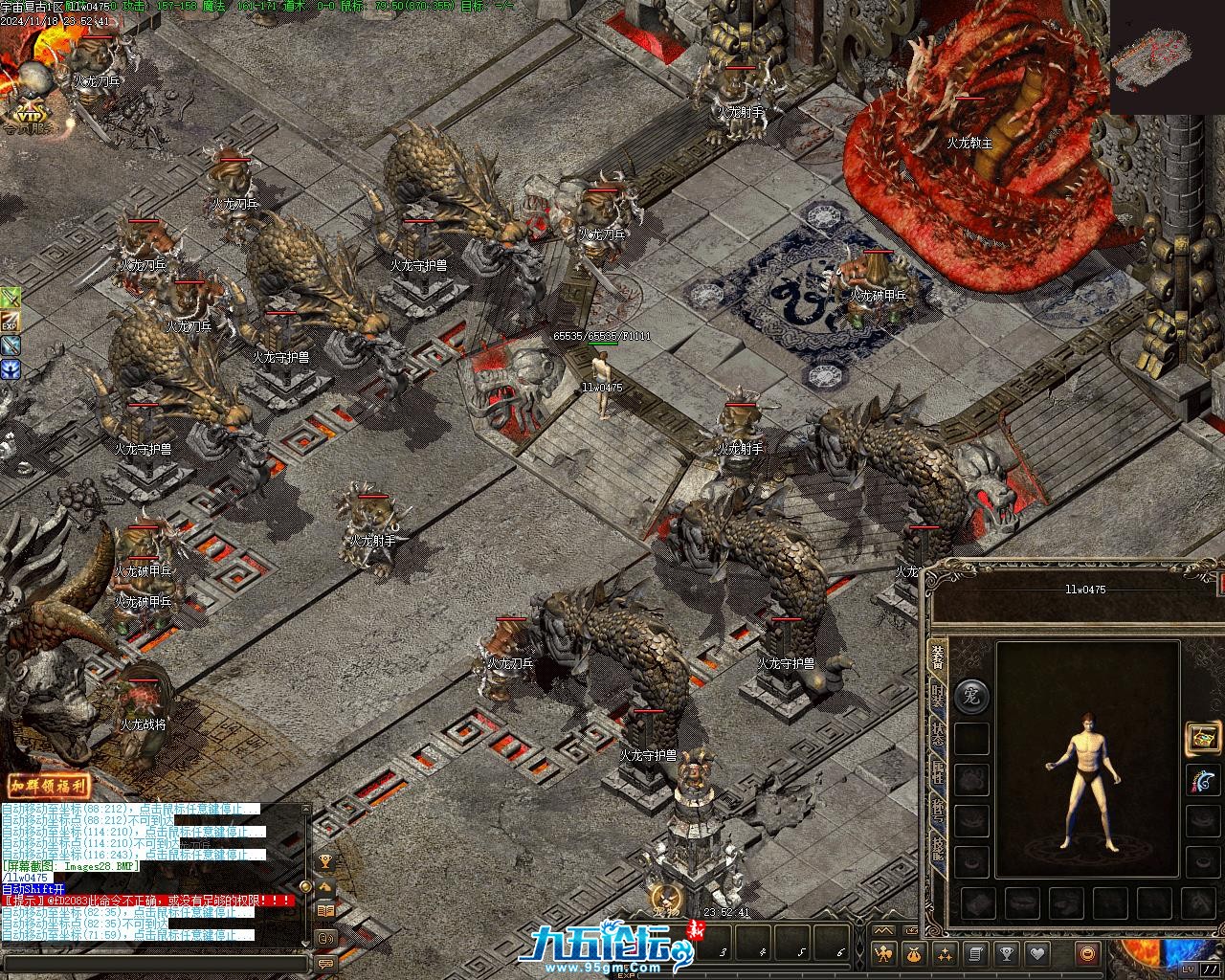The height and width of the screenshot is (980, 1225).
Task: Open the bag pouch inventory
Action: [915, 953]
